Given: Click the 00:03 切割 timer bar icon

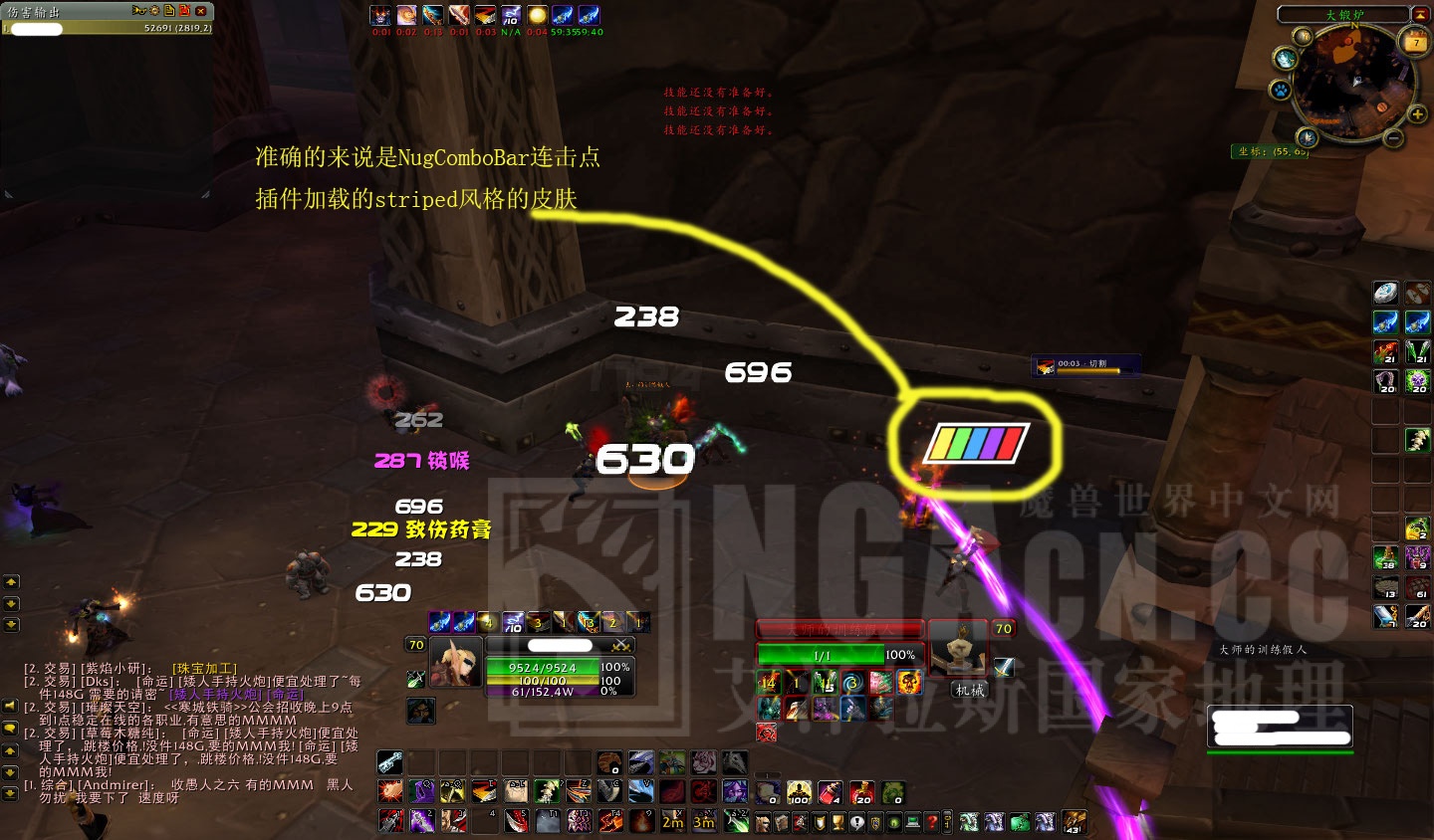Looking at the screenshot, I should [1045, 364].
